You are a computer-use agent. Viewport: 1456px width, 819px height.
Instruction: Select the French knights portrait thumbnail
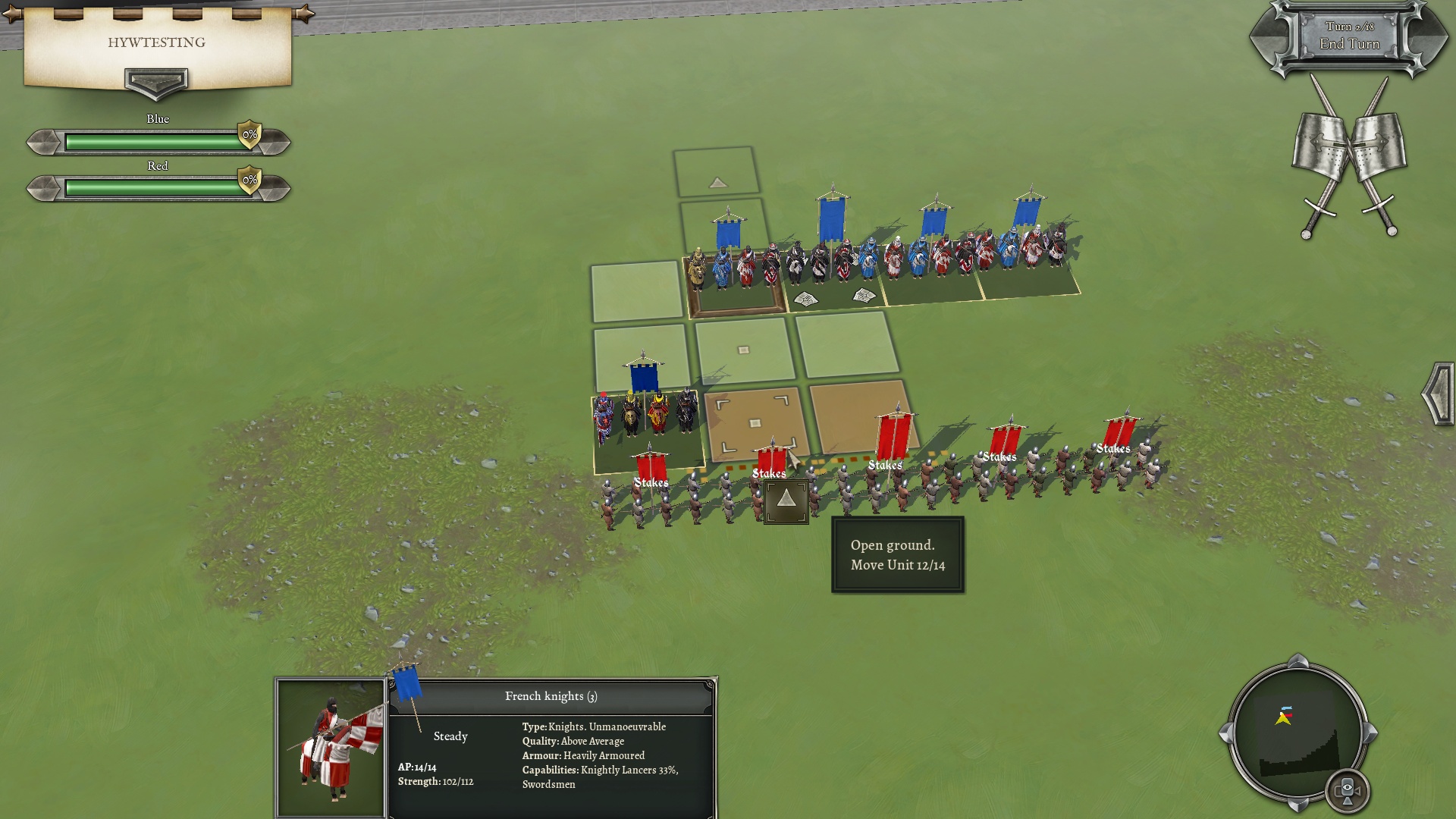[x=331, y=748]
